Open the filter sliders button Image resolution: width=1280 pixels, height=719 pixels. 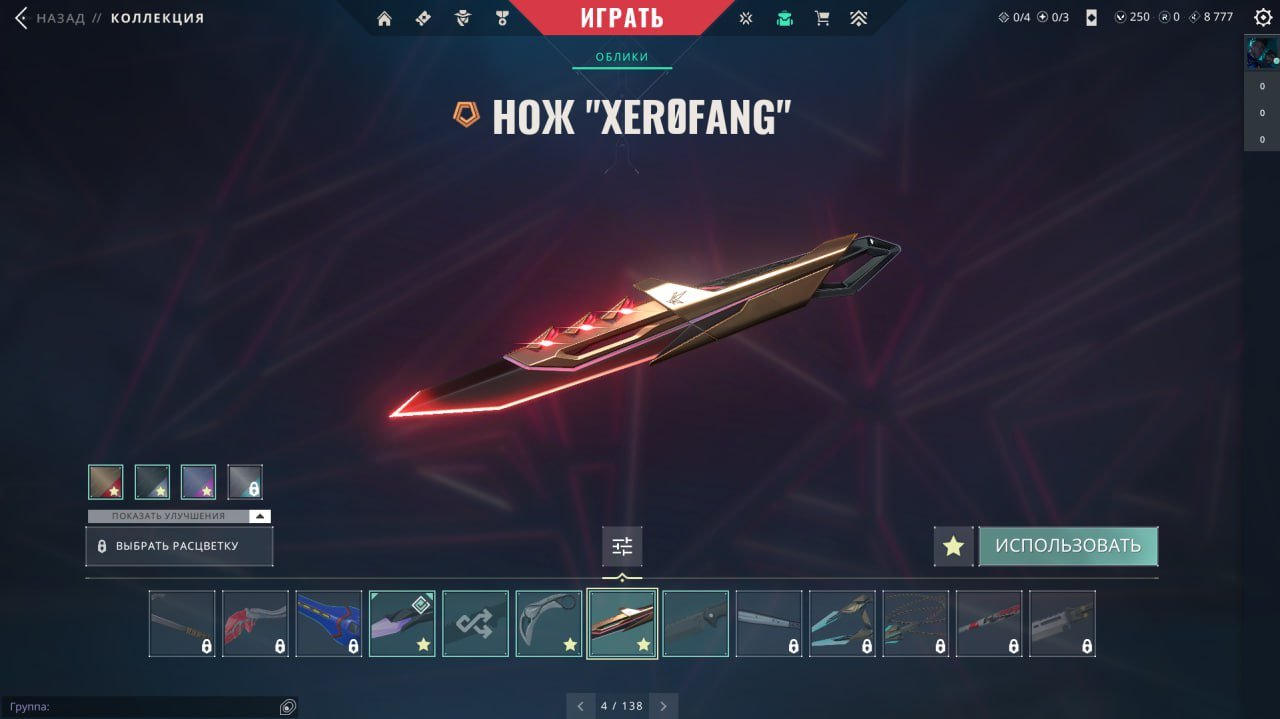tap(622, 546)
